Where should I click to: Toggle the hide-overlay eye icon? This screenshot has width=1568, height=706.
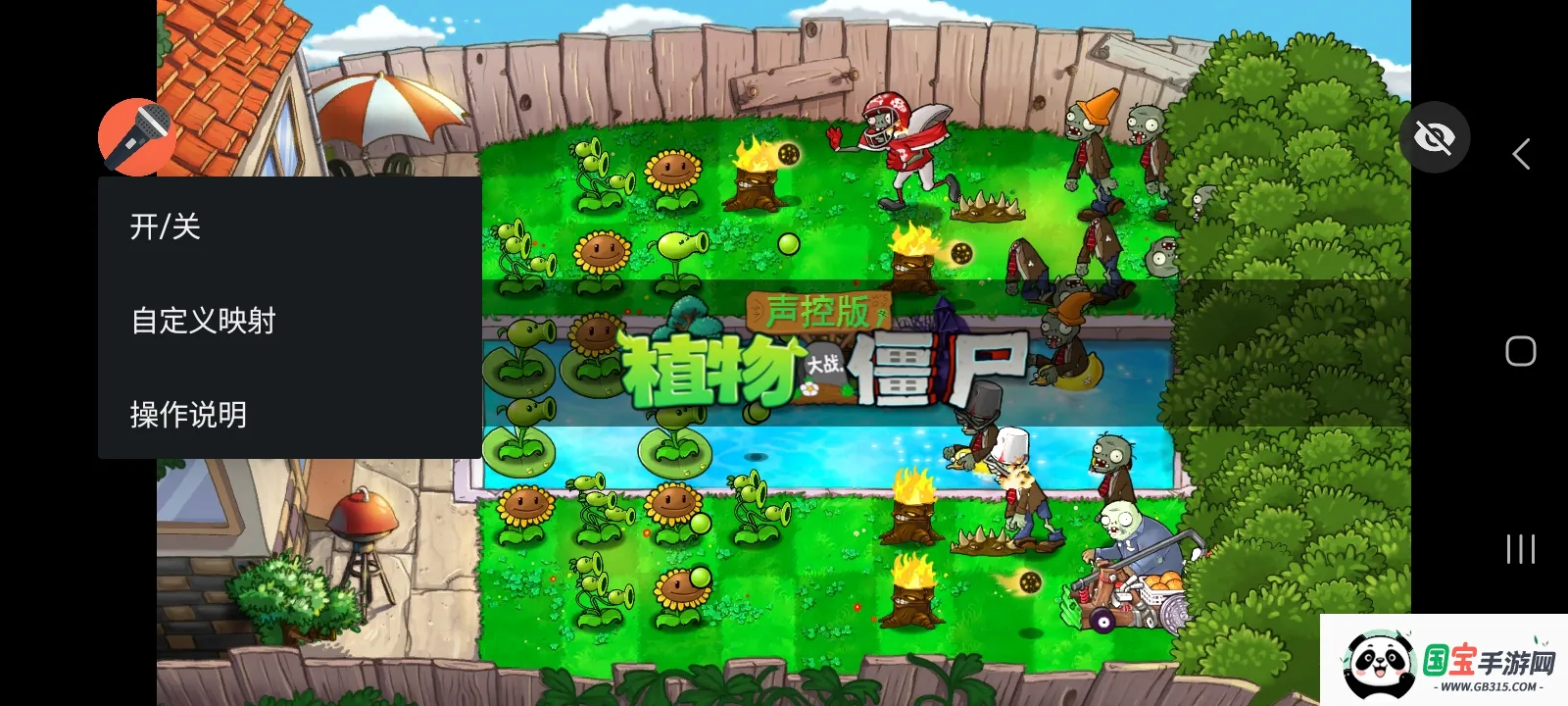click(x=1435, y=138)
